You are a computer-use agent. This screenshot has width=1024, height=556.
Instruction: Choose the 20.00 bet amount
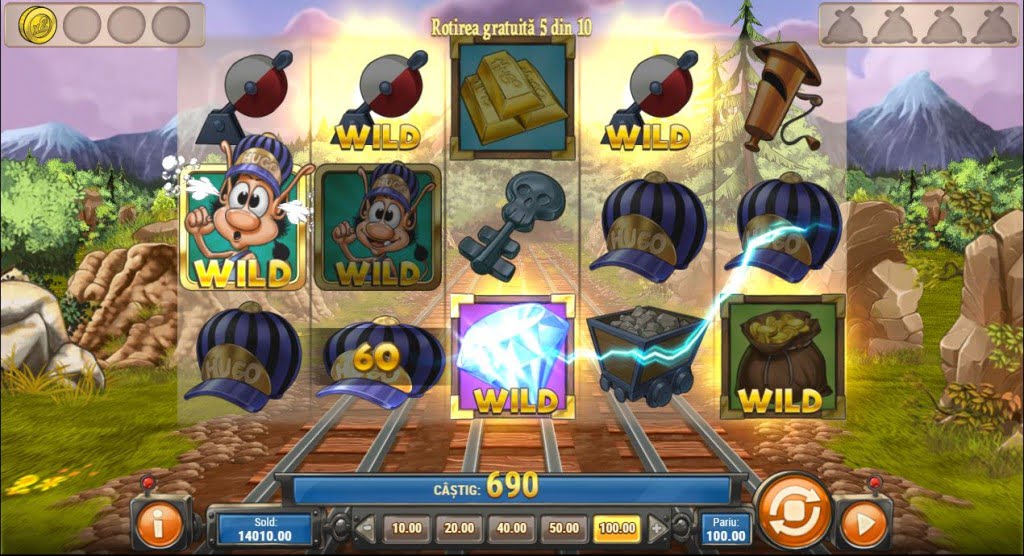point(460,527)
